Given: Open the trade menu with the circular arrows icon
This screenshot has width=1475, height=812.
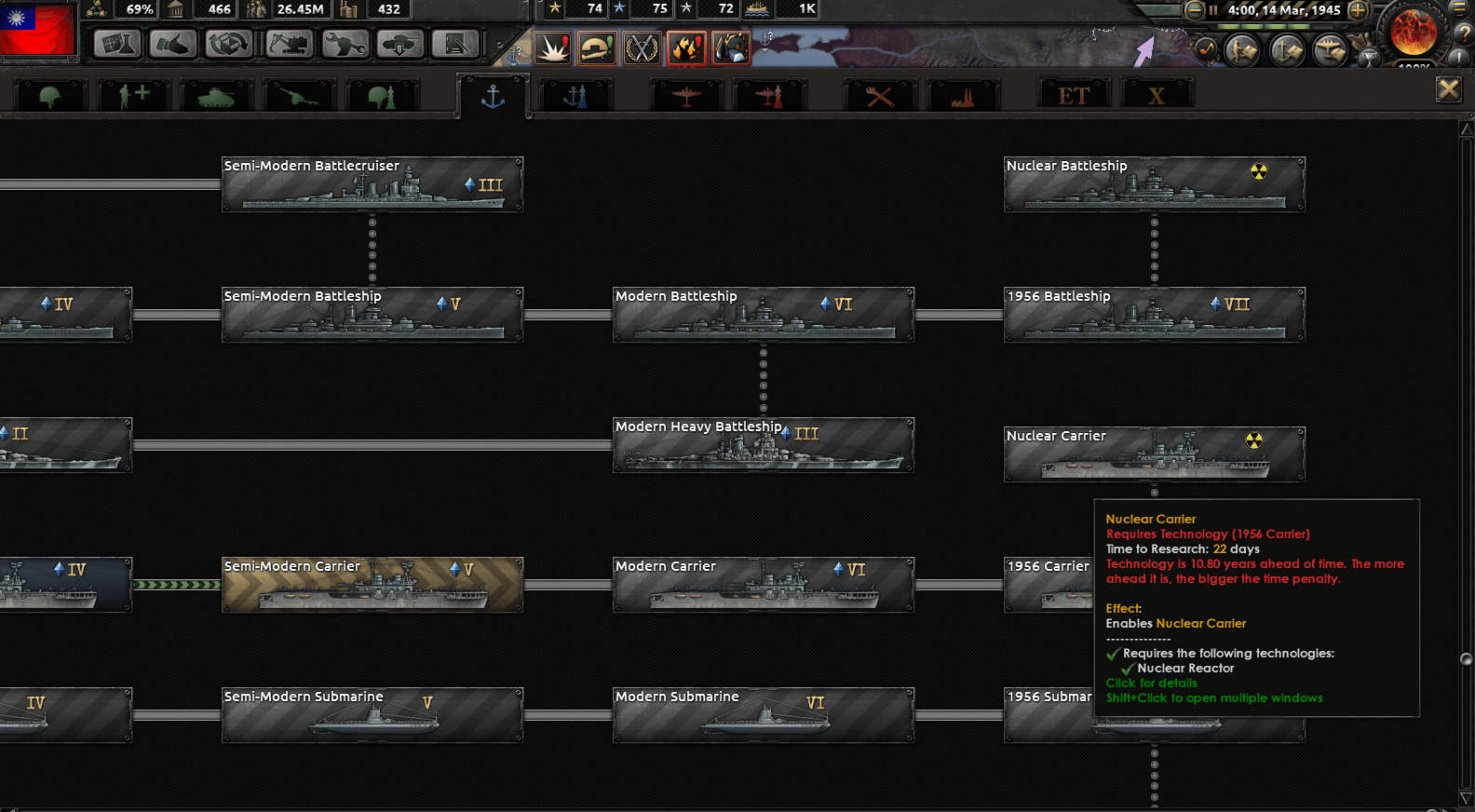Looking at the screenshot, I should pos(228,44).
